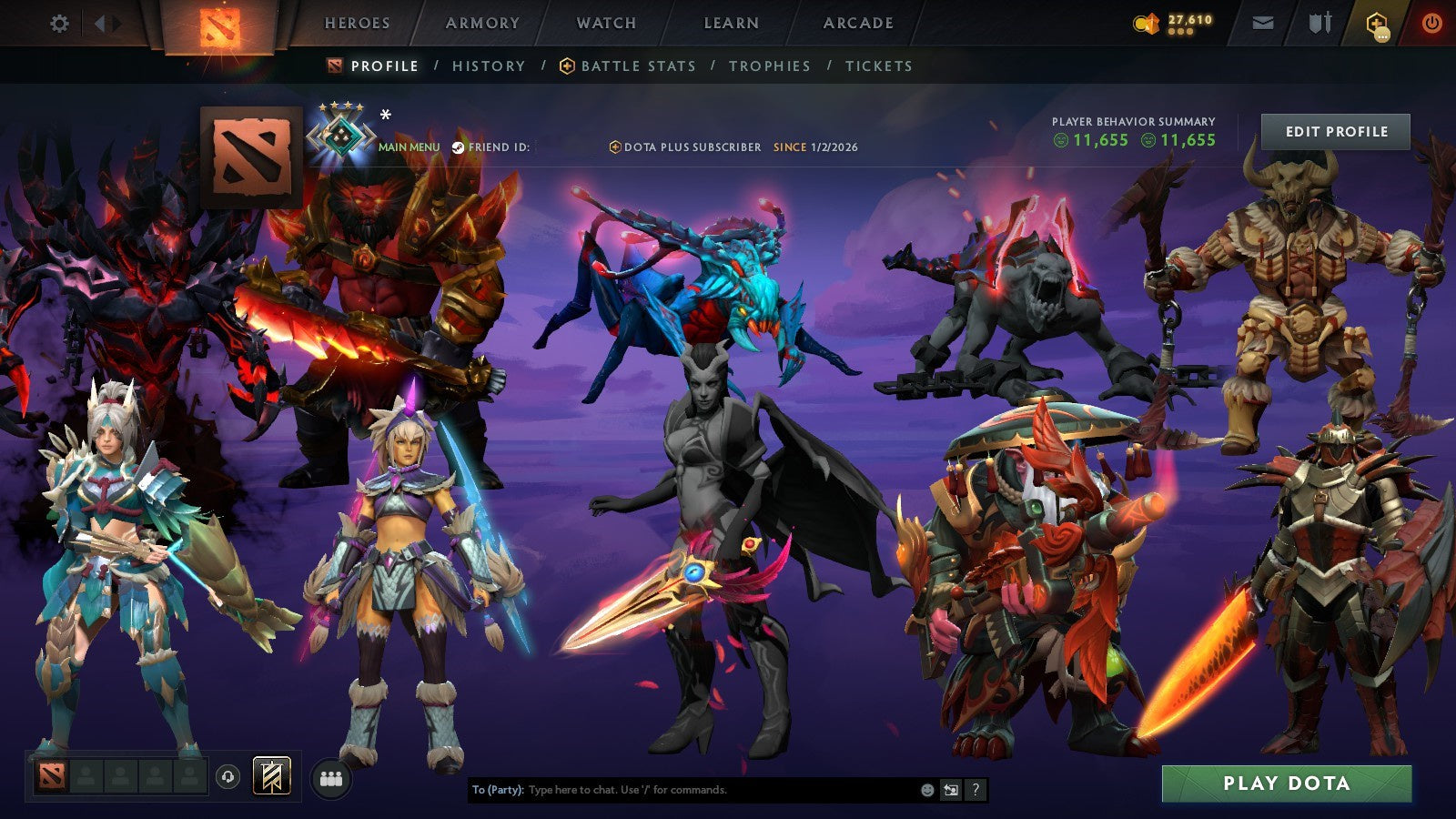Open the BATTLE STATS tab

(x=637, y=66)
